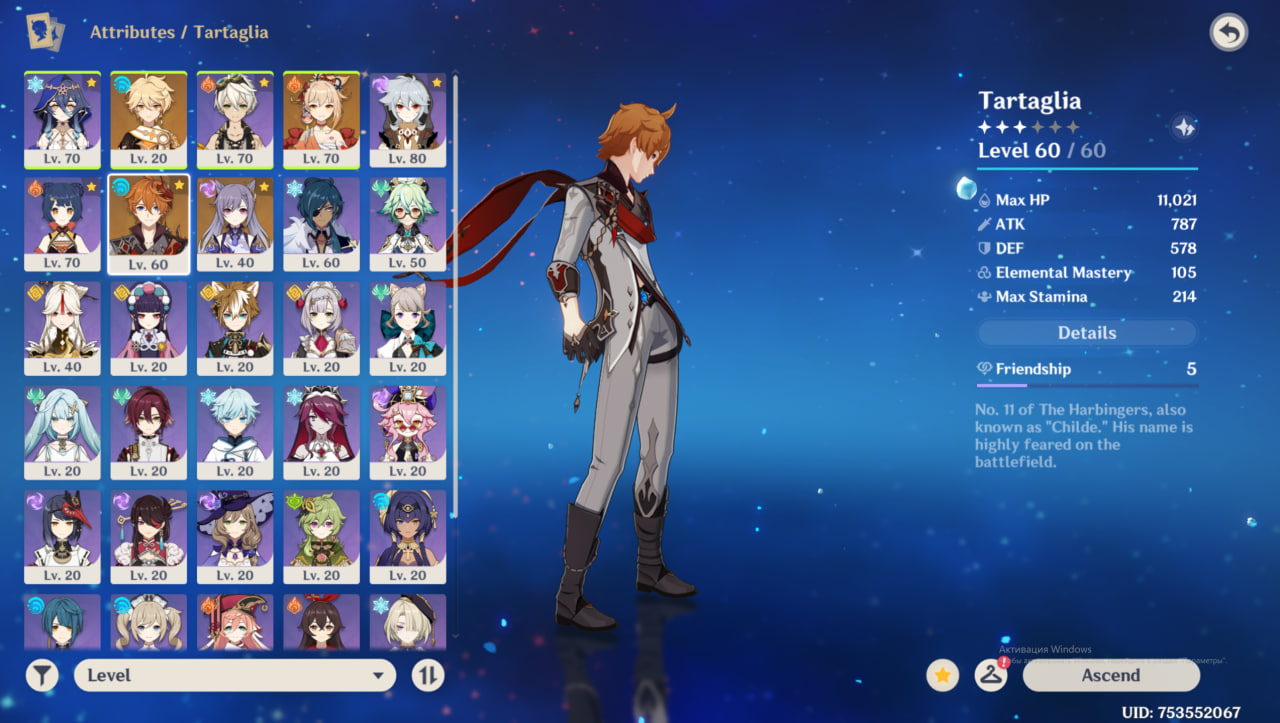The image size is (1280, 723).
Task: Expand the Level sort dropdown
Action: (234, 675)
